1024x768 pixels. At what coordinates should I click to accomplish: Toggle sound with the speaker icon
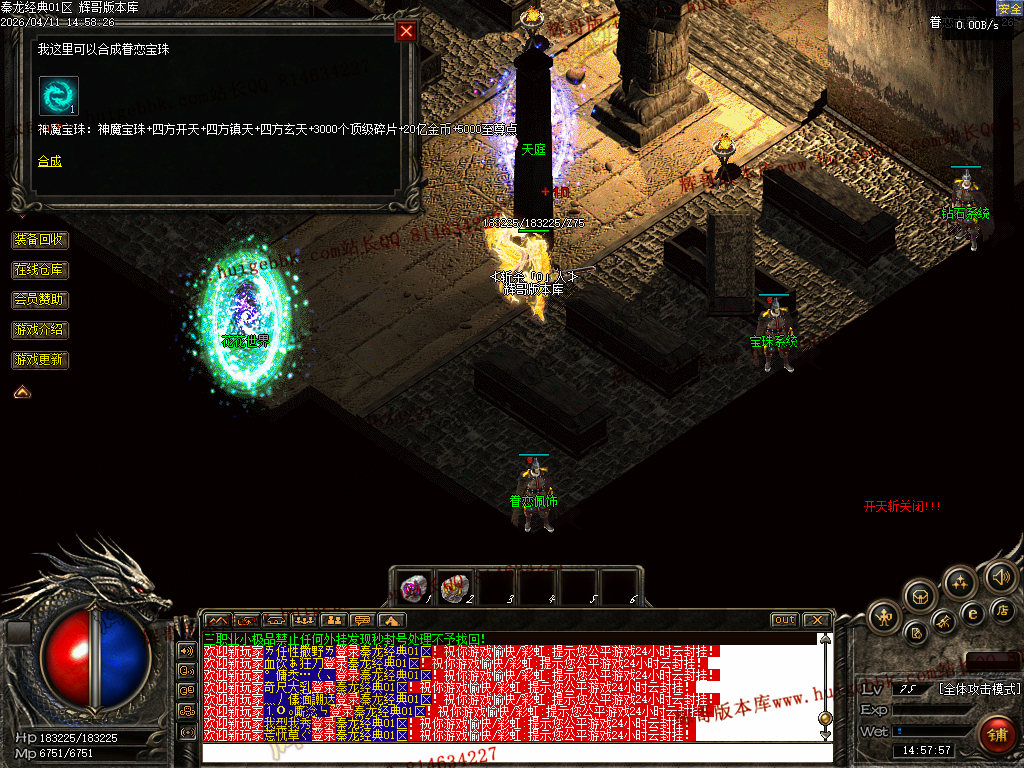(x=1000, y=577)
